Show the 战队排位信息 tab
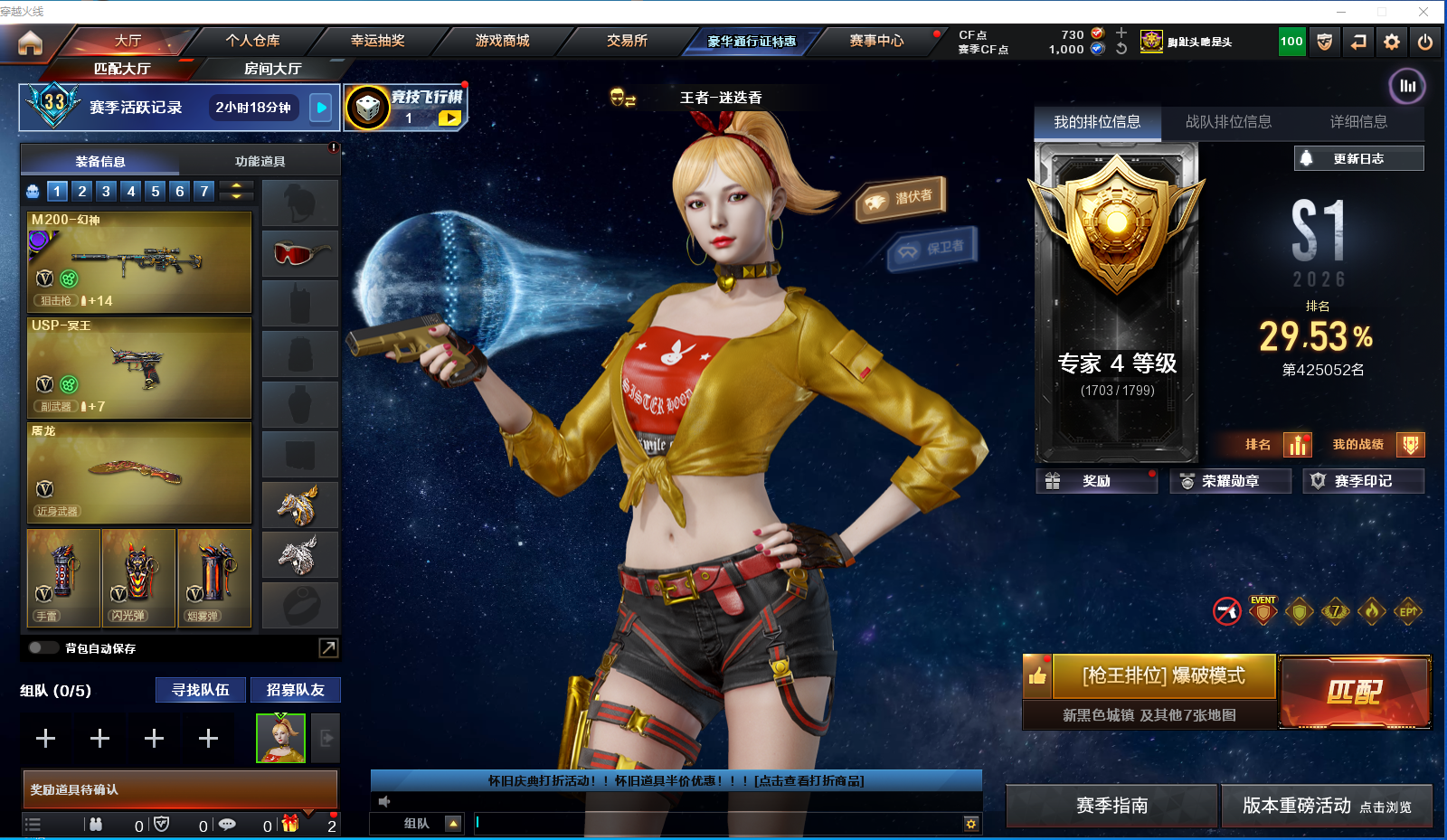The image size is (1447, 840). (x=1227, y=122)
